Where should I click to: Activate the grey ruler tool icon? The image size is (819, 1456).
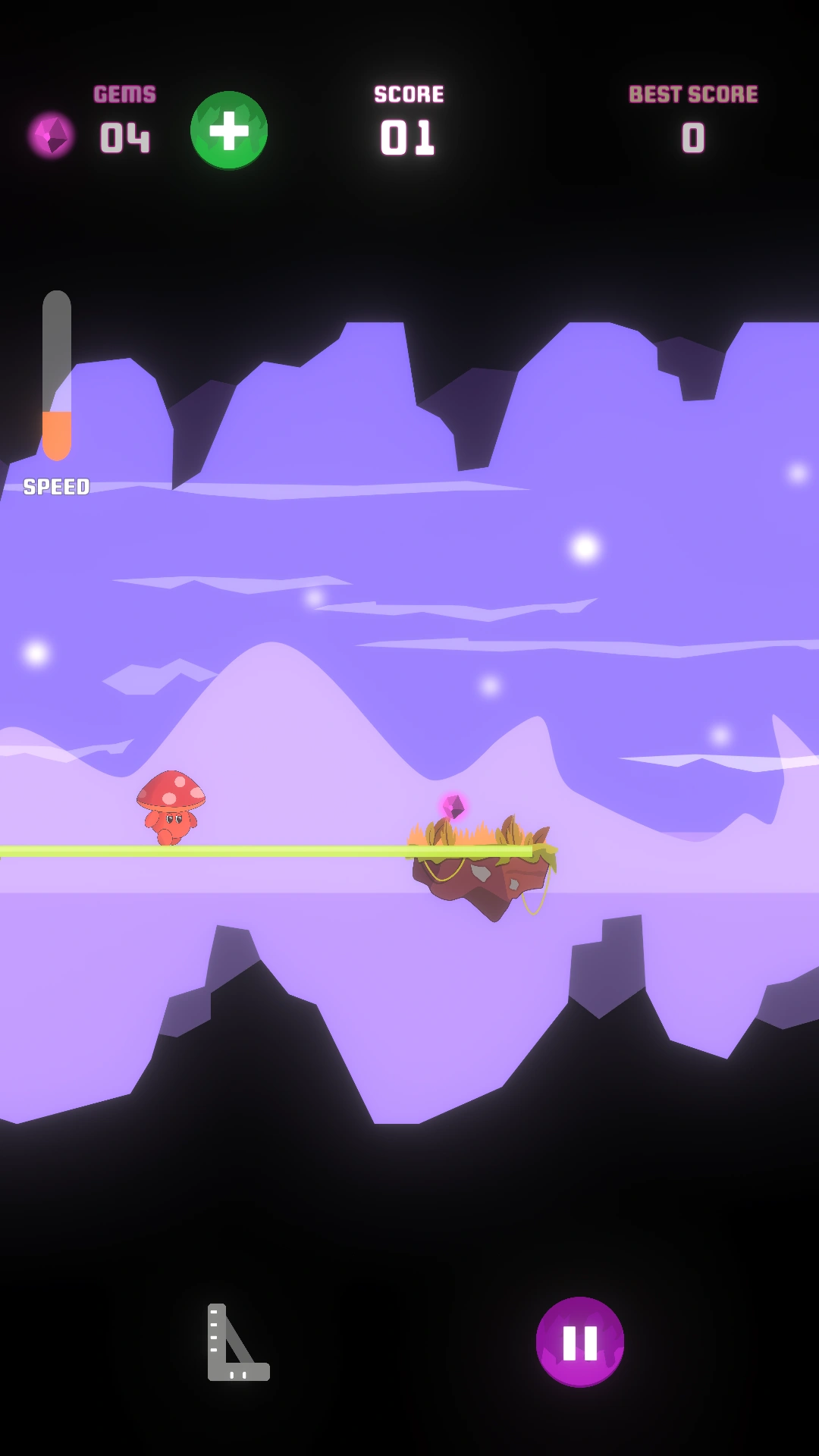[237, 1342]
